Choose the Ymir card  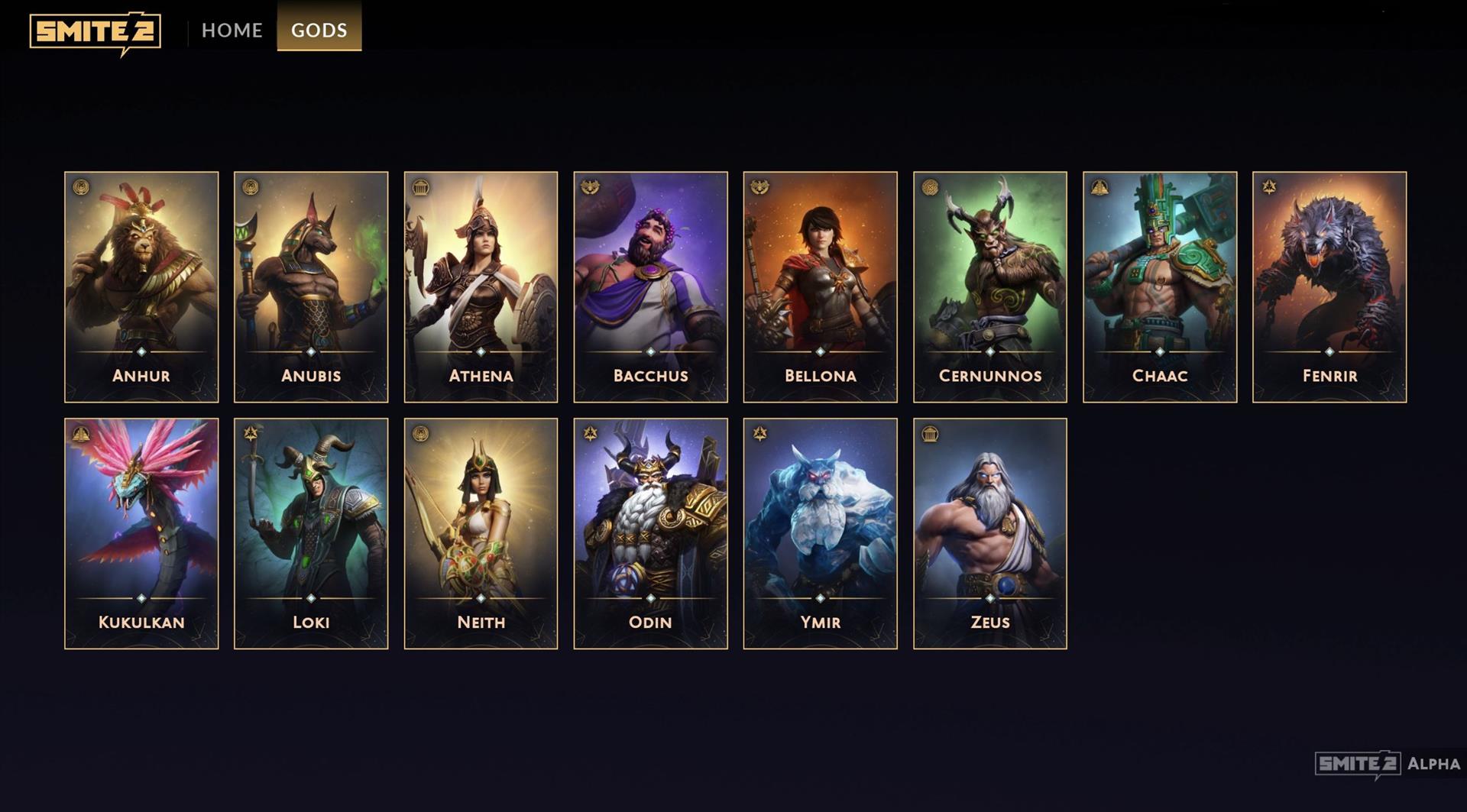coord(820,533)
